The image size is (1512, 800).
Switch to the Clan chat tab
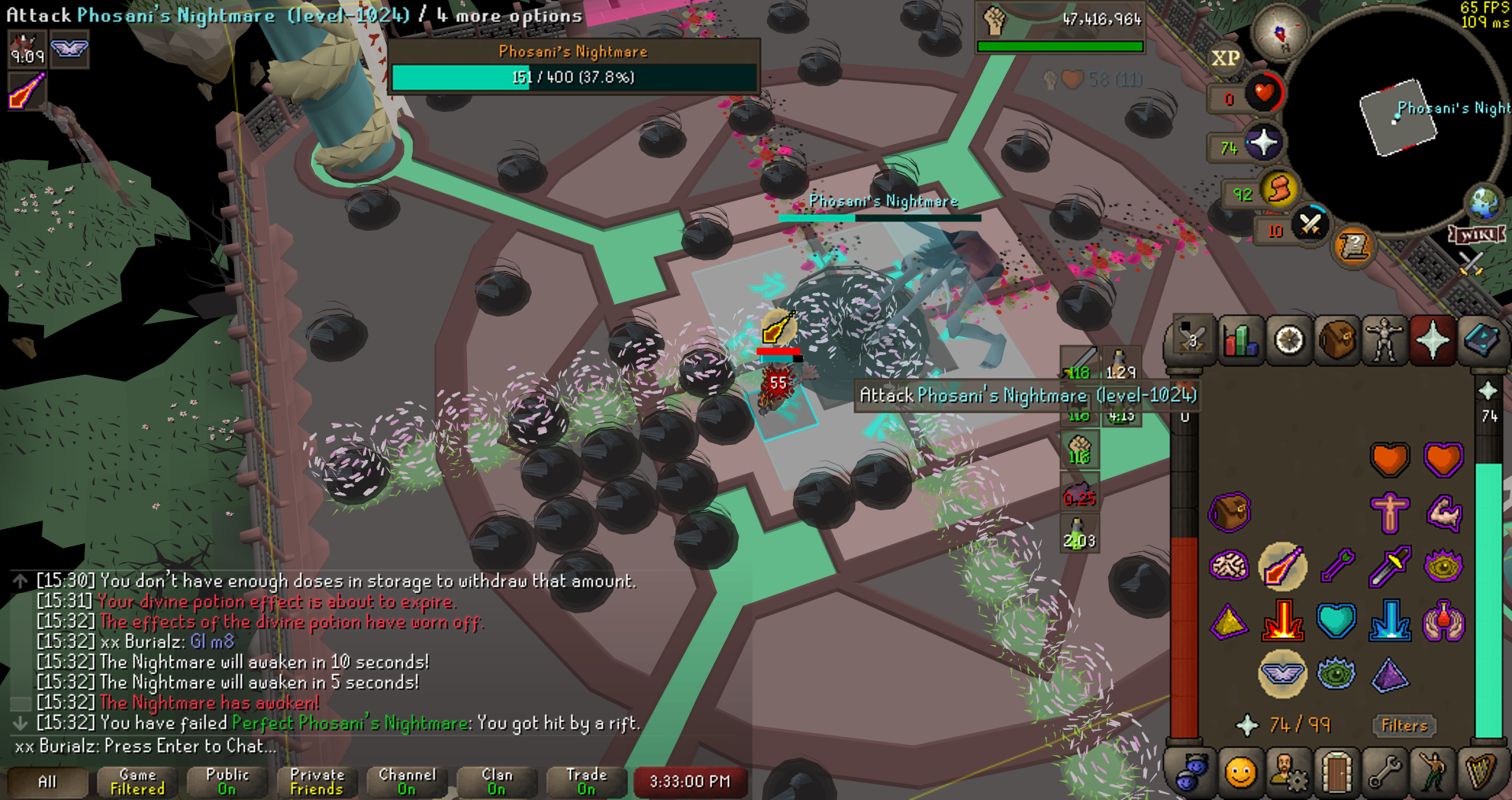point(496,782)
